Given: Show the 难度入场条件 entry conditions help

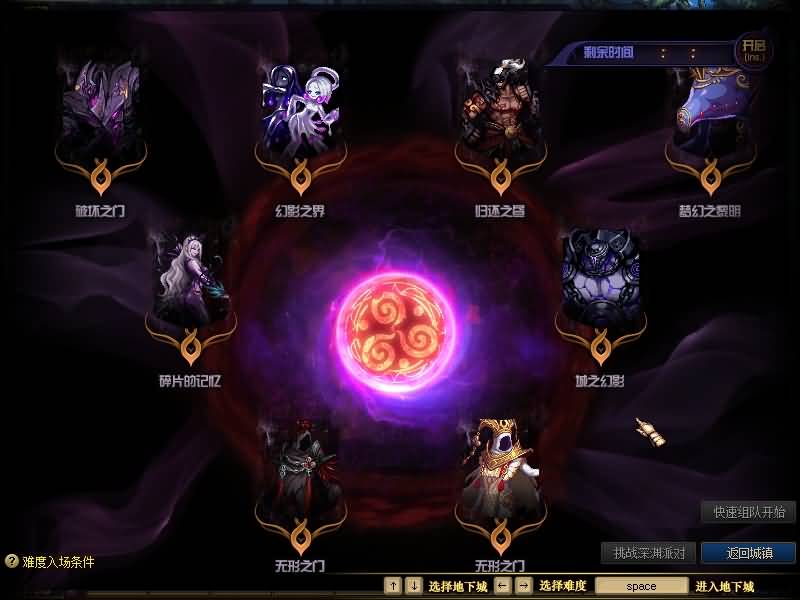Looking at the screenshot, I should tap(50, 562).
